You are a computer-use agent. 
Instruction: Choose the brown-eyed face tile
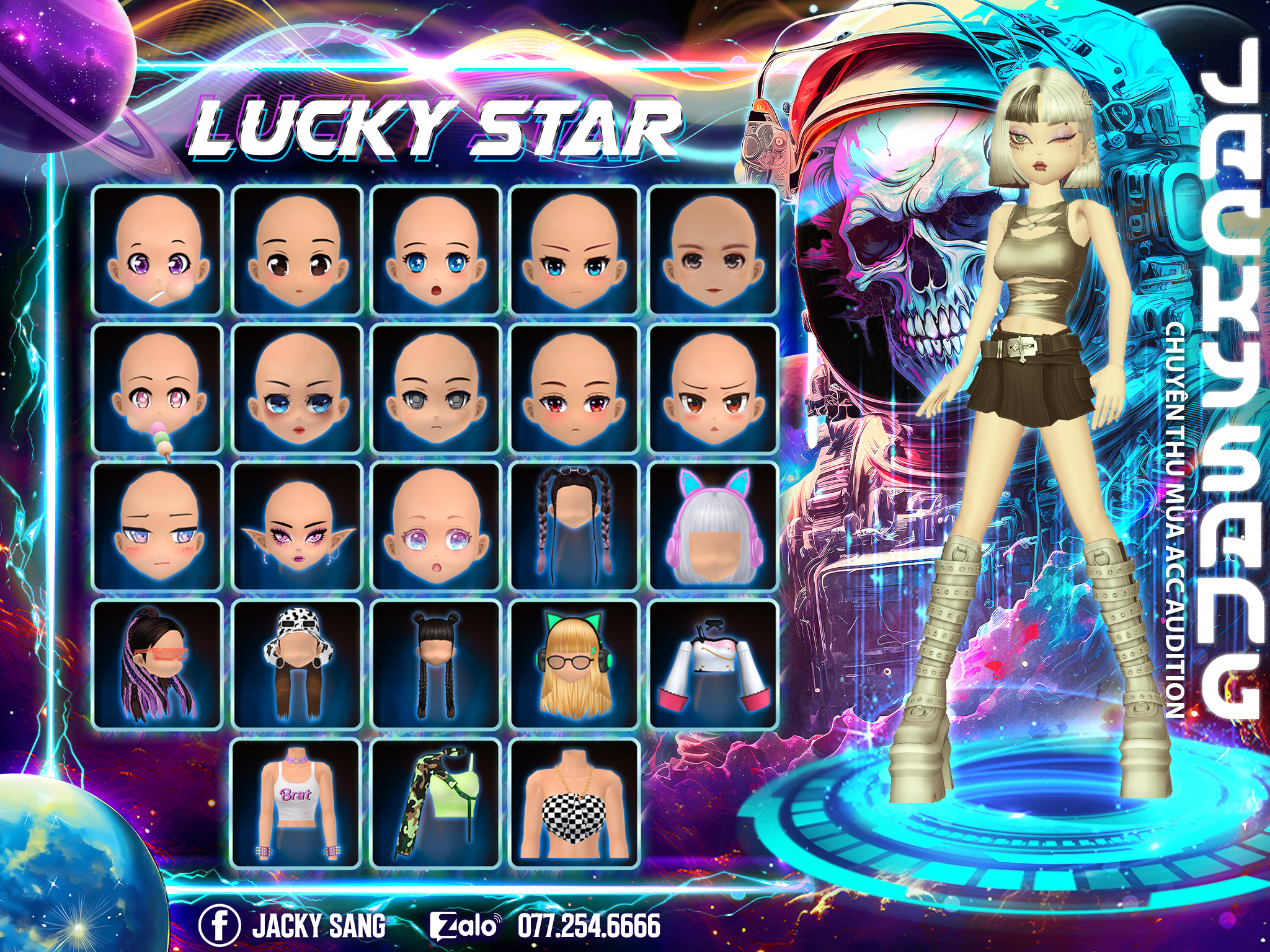(297, 250)
